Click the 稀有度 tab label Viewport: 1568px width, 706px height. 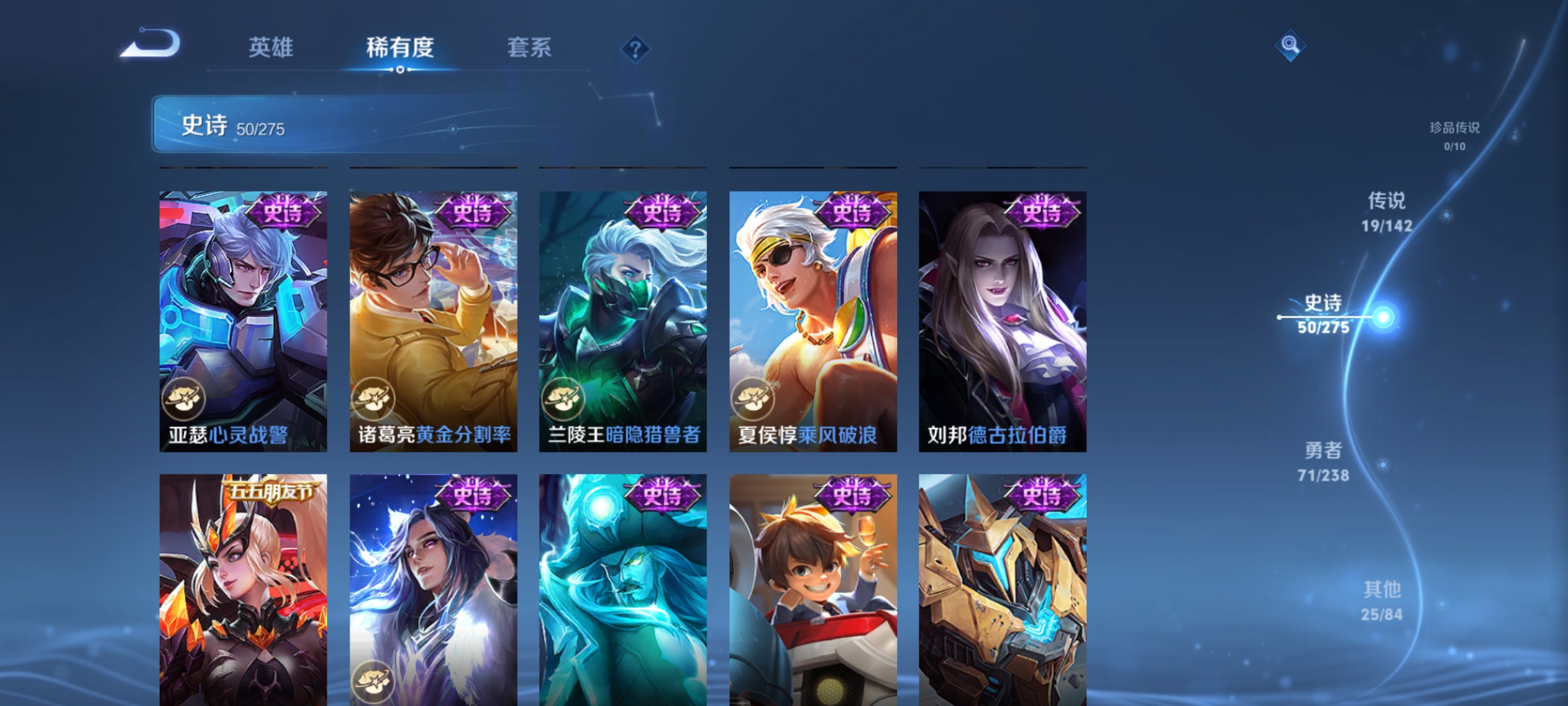(x=401, y=47)
